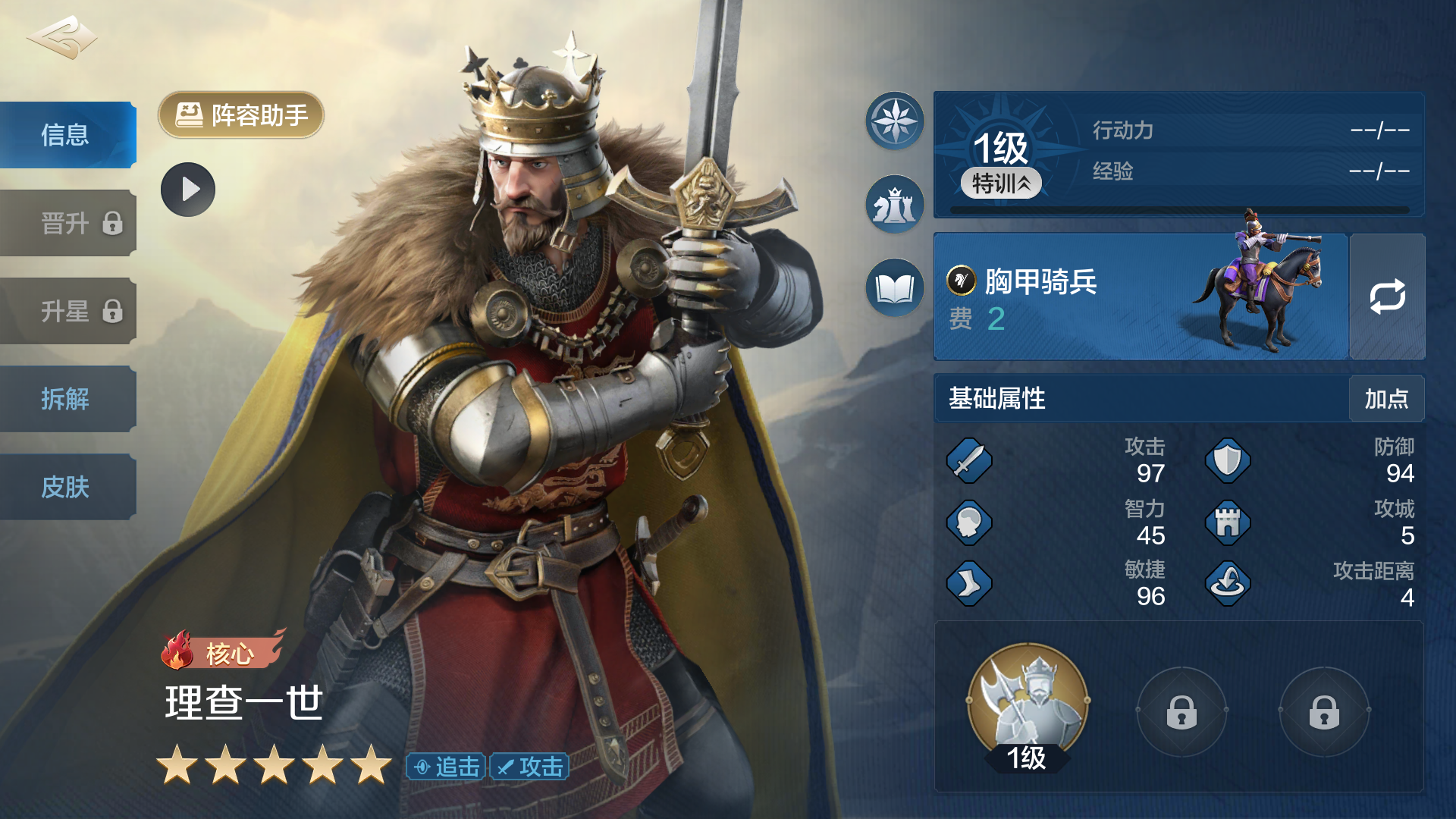Swap troop type with the cycle arrows
The height and width of the screenshot is (819, 1456).
coord(1387,297)
